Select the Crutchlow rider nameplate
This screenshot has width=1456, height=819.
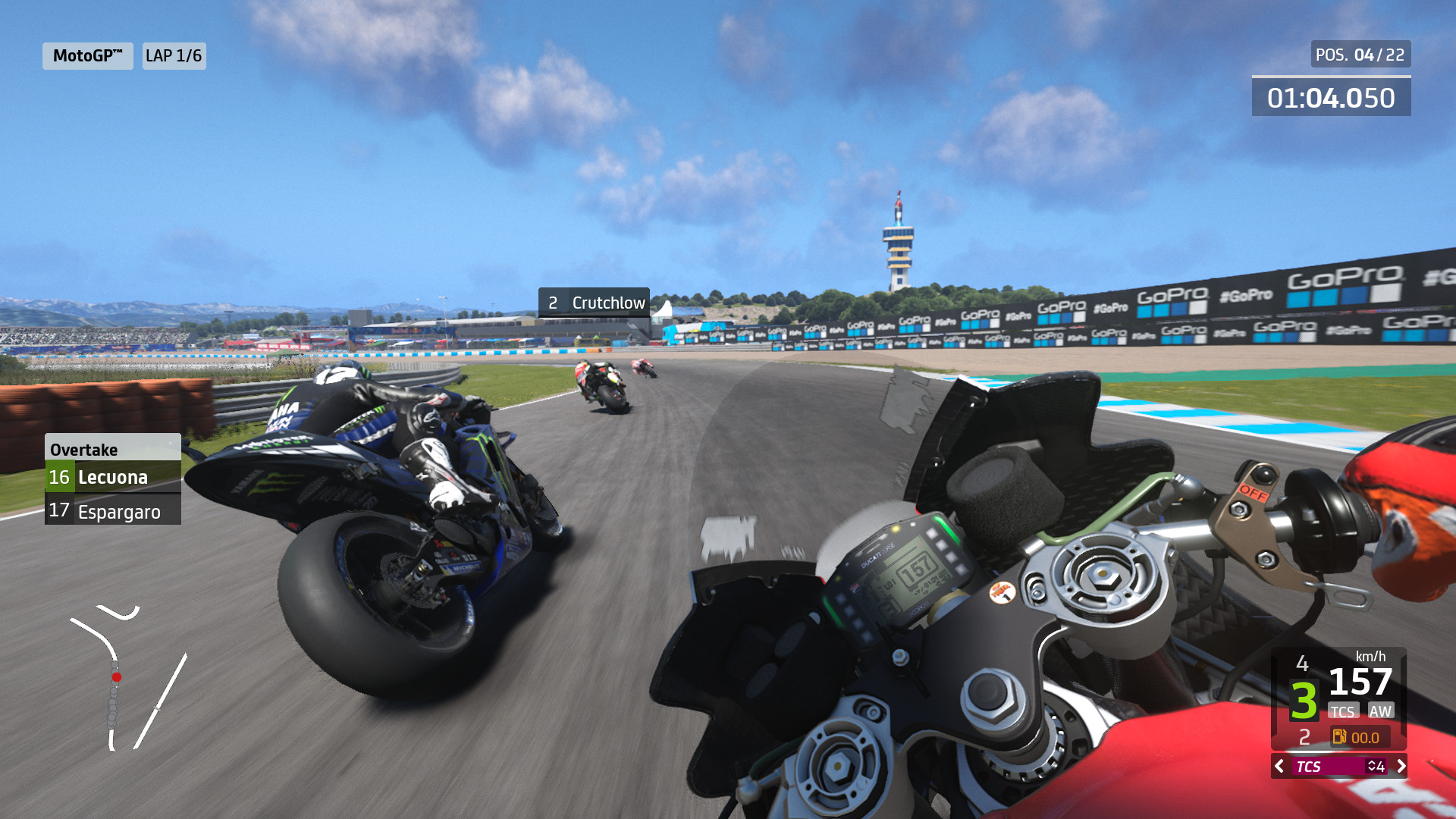[593, 302]
